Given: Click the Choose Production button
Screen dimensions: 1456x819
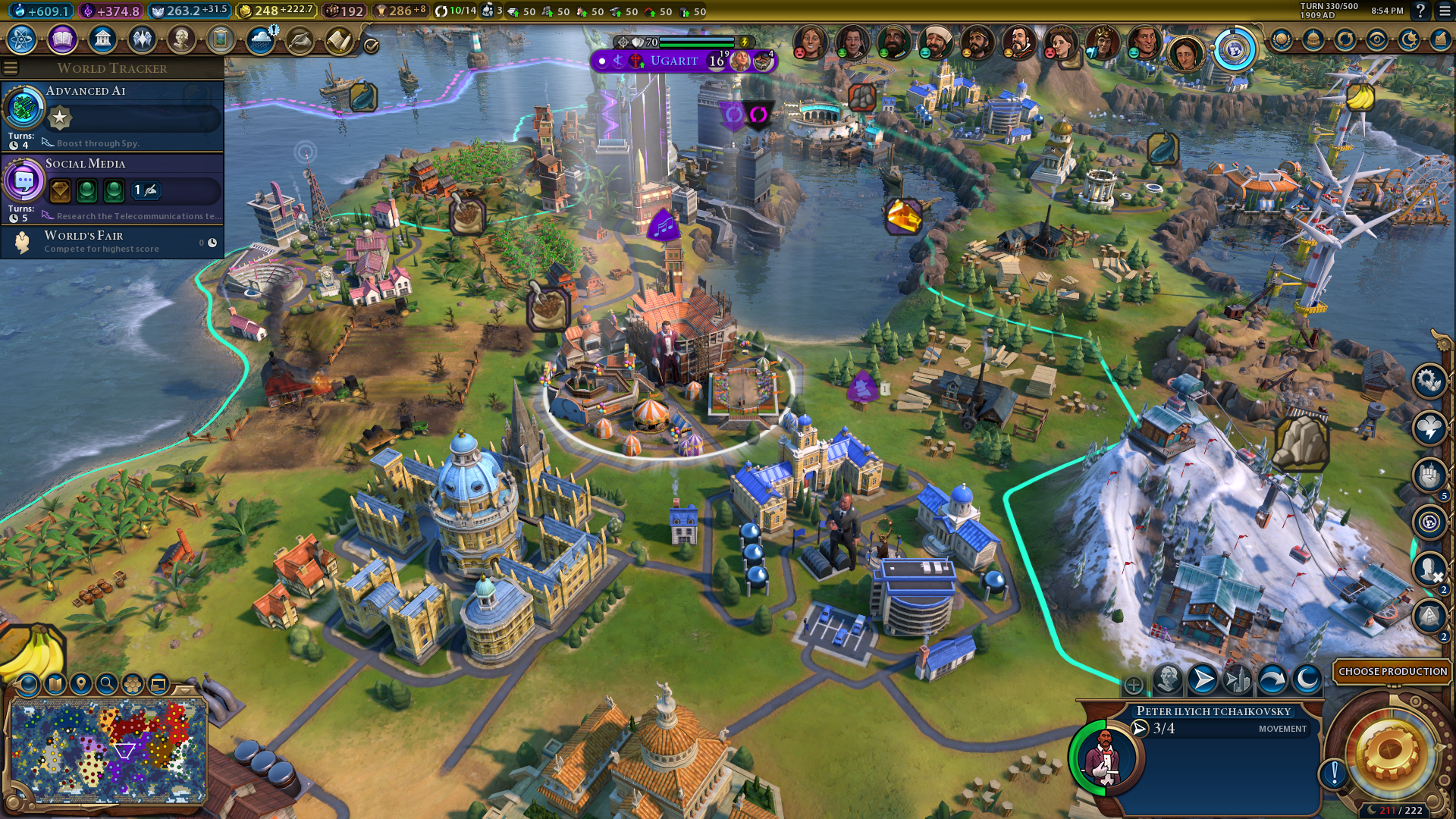Looking at the screenshot, I should tap(1392, 671).
